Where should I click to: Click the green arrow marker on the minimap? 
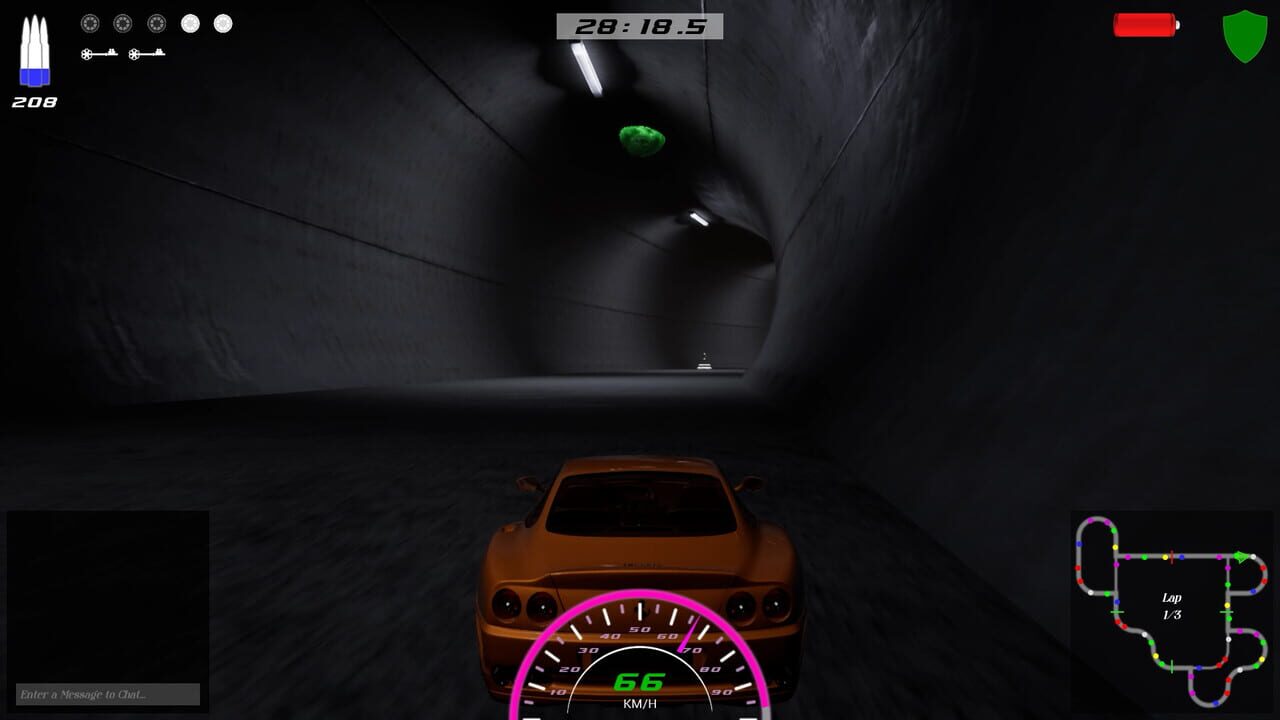point(1241,556)
